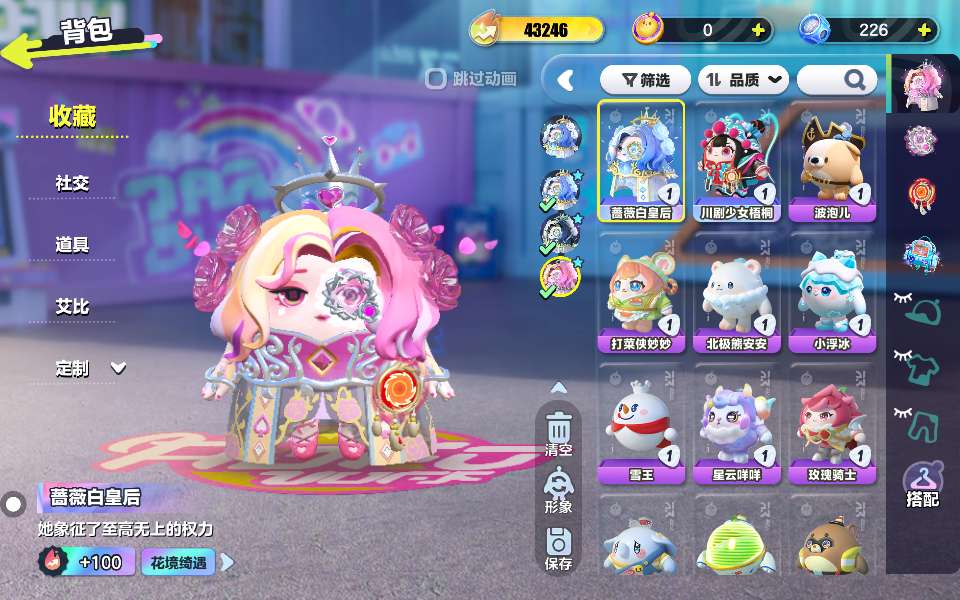Screen dimensions: 960x600
Task: Choose the 波泡儿 costume card
Action: pyautogui.click(x=833, y=160)
